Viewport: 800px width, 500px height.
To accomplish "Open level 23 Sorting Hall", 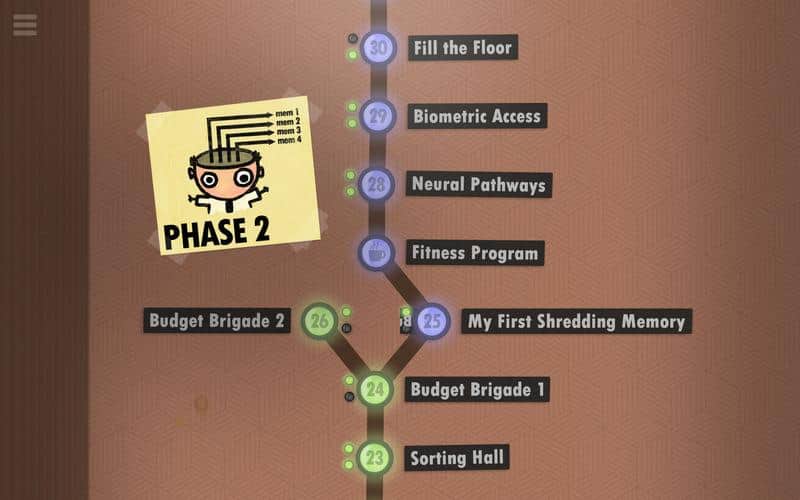I will coord(374,459).
